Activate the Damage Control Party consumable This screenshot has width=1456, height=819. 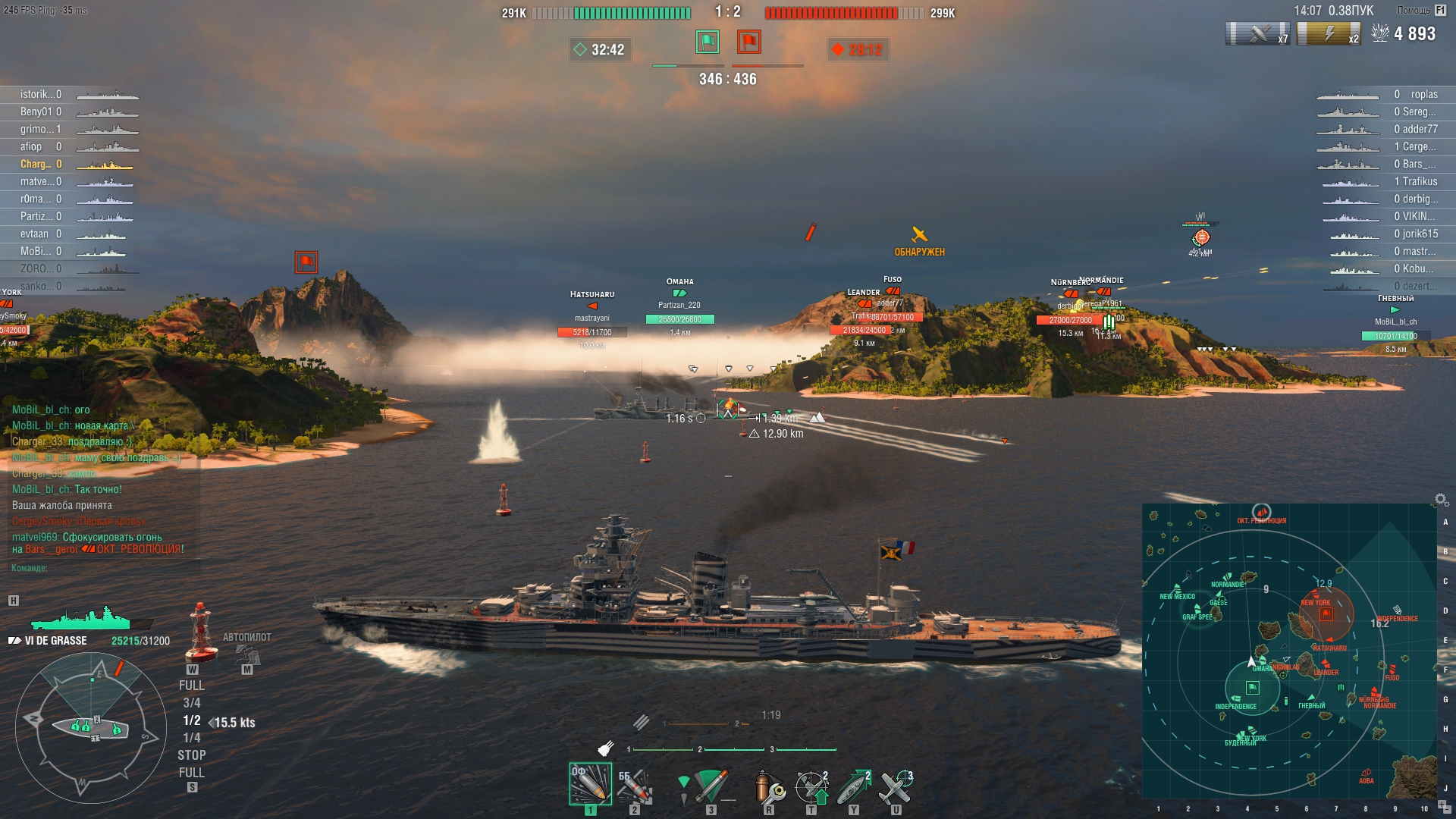[769, 786]
